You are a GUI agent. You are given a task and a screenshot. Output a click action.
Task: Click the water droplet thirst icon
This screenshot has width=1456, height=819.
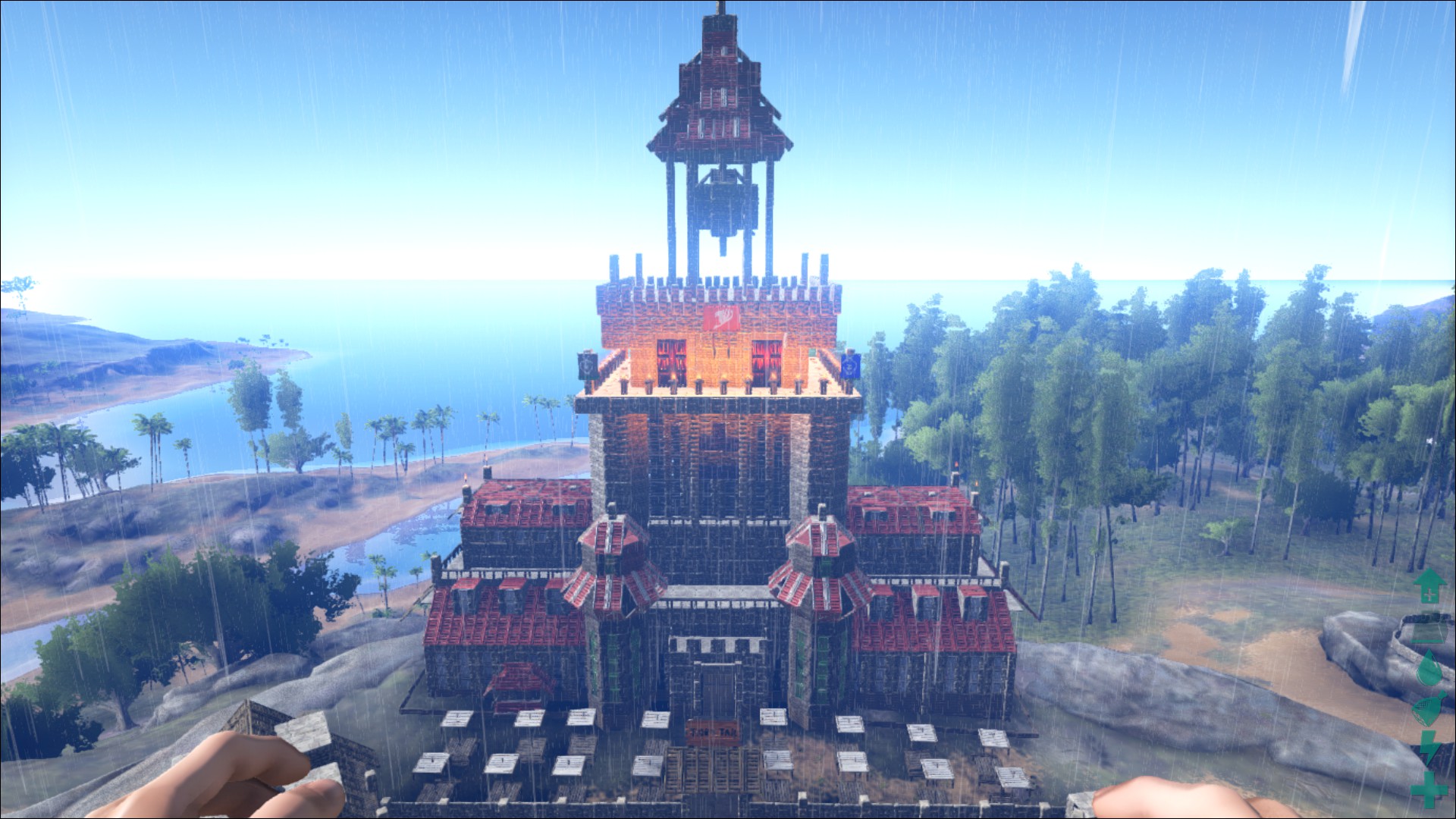click(1429, 669)
